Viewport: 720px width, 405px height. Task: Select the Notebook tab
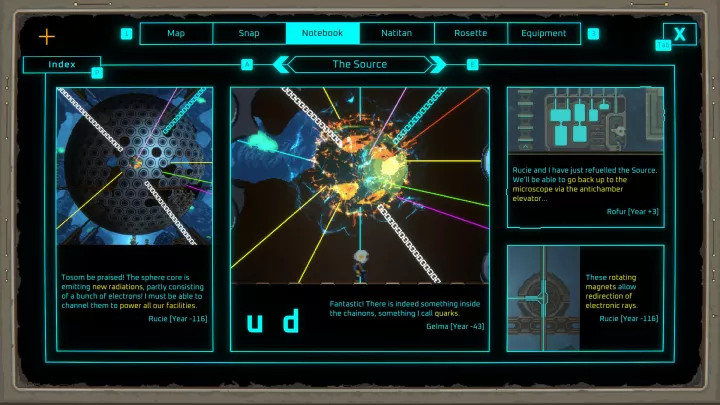click(323, 33)
